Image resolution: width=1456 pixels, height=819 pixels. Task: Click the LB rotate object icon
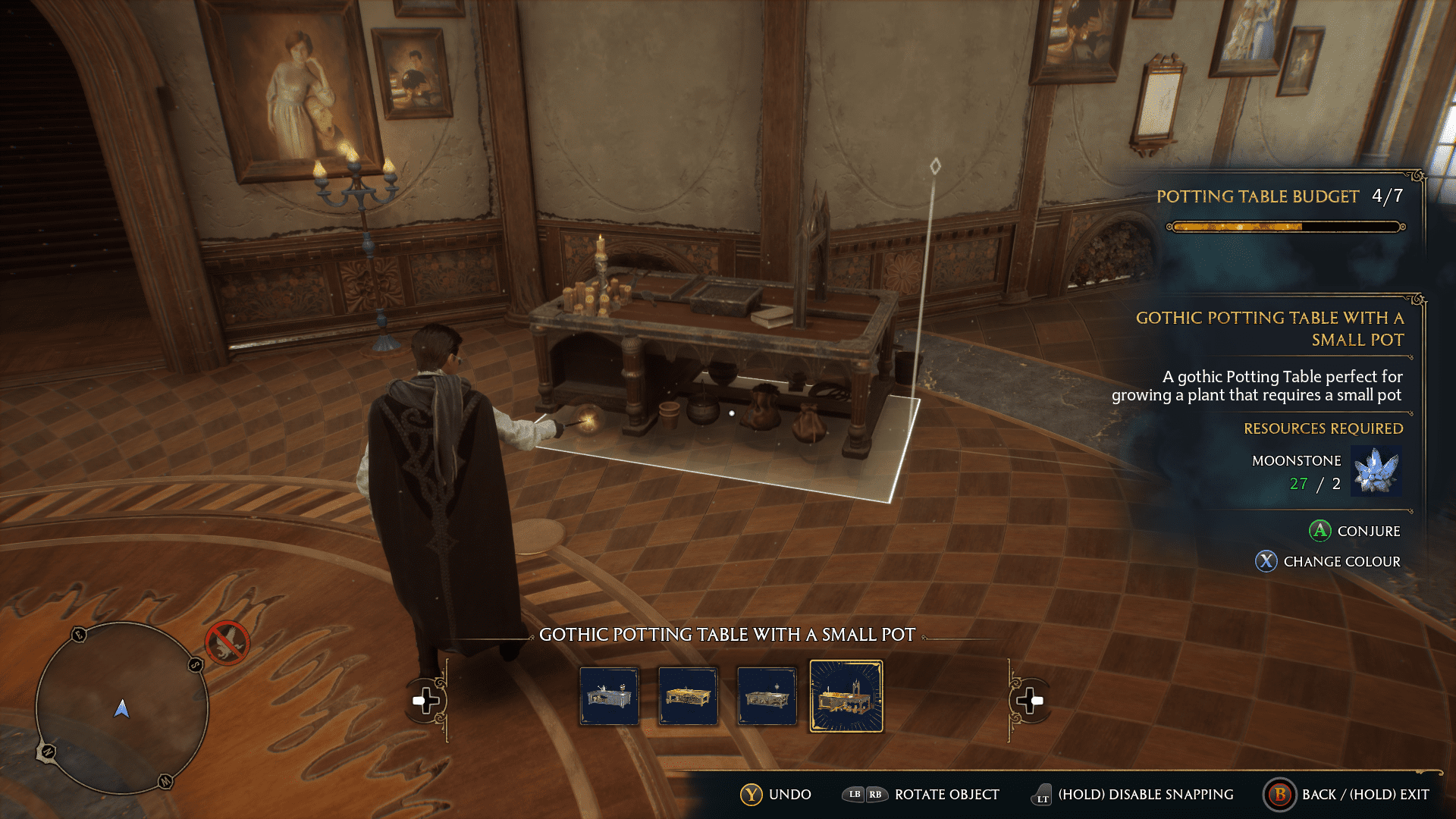(855, 795)
